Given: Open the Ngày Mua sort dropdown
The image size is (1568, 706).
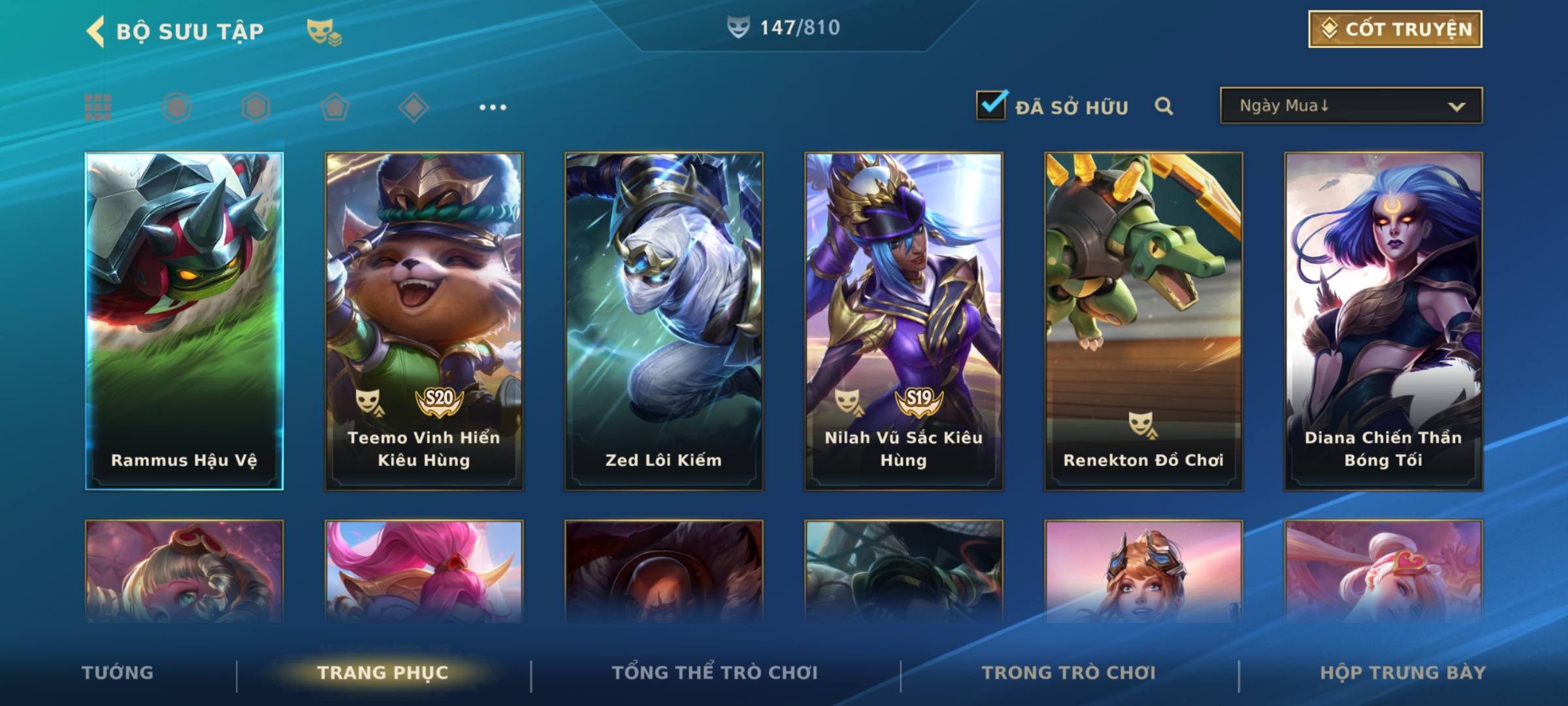Looking at the screenshot, I should point(1350,106).
